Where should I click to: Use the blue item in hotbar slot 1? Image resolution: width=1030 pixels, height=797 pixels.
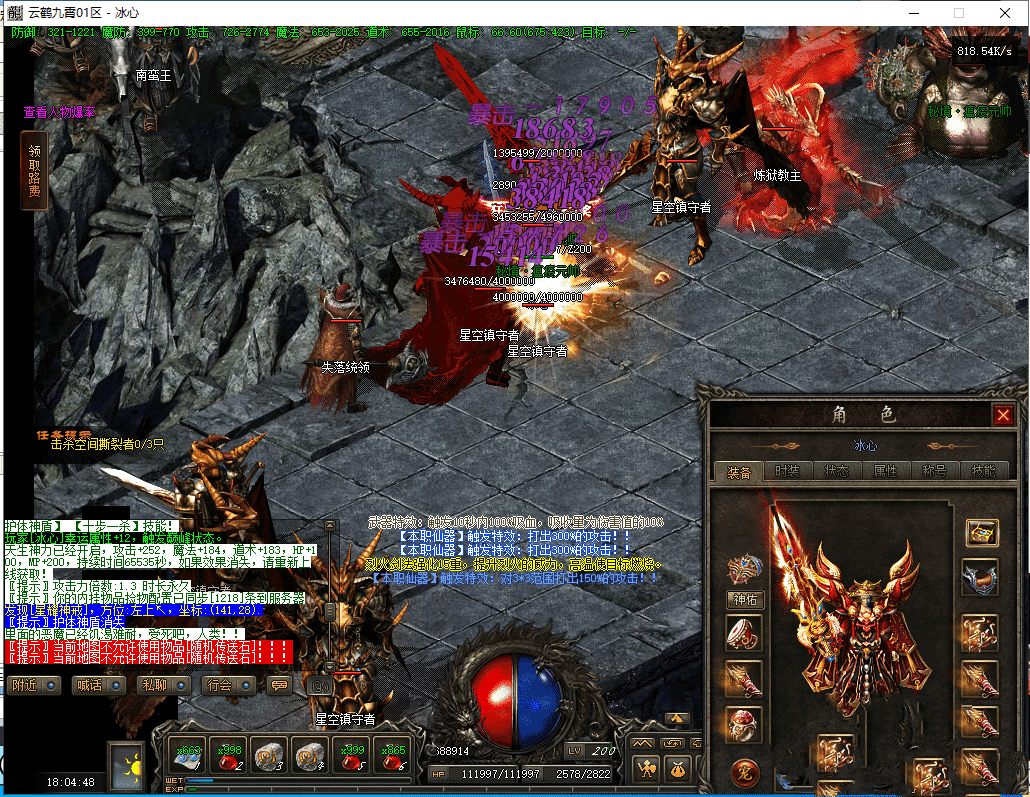coord(188,755)
